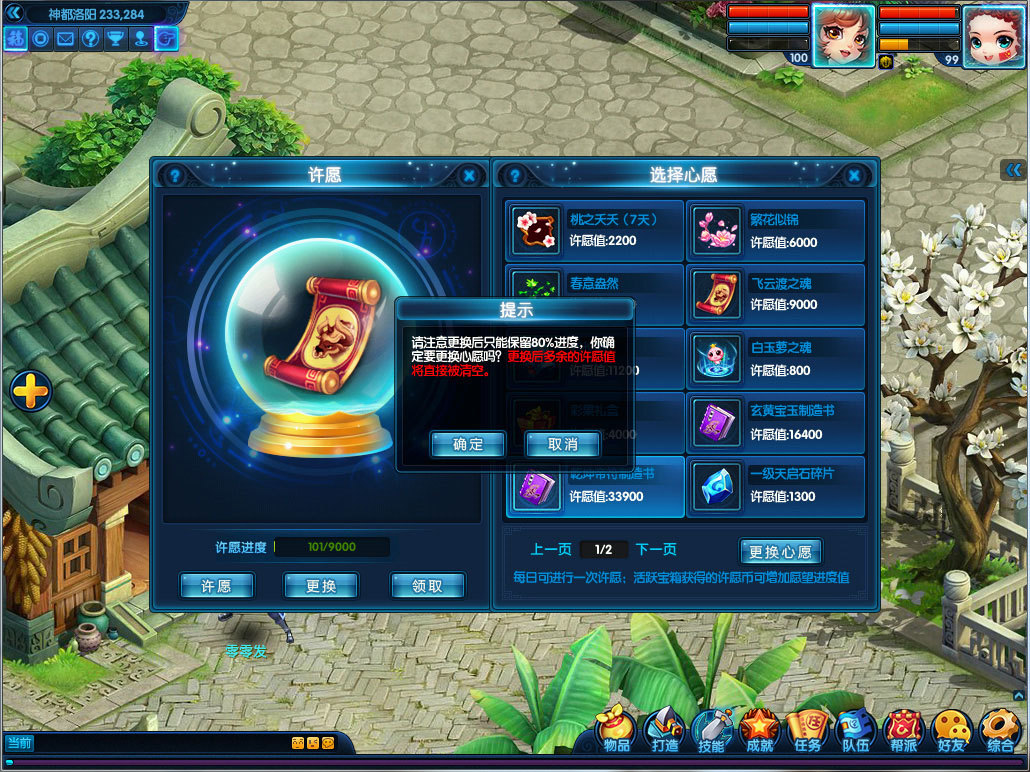Open the 好友 friends list
This screenshot has height=772, width=1030.
tap(951, 732)
